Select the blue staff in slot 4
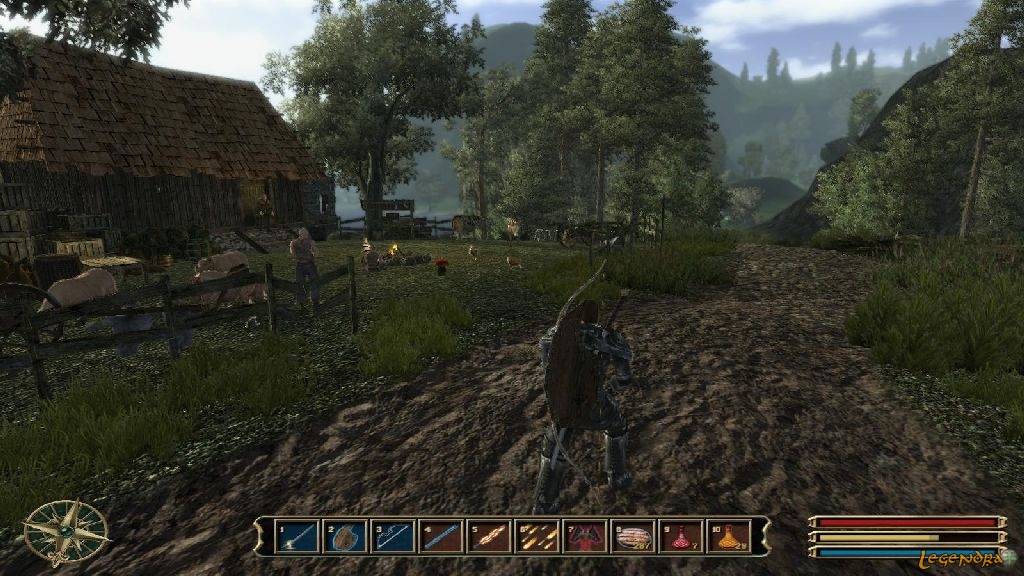1024x576 pixels. coord(441,537)
